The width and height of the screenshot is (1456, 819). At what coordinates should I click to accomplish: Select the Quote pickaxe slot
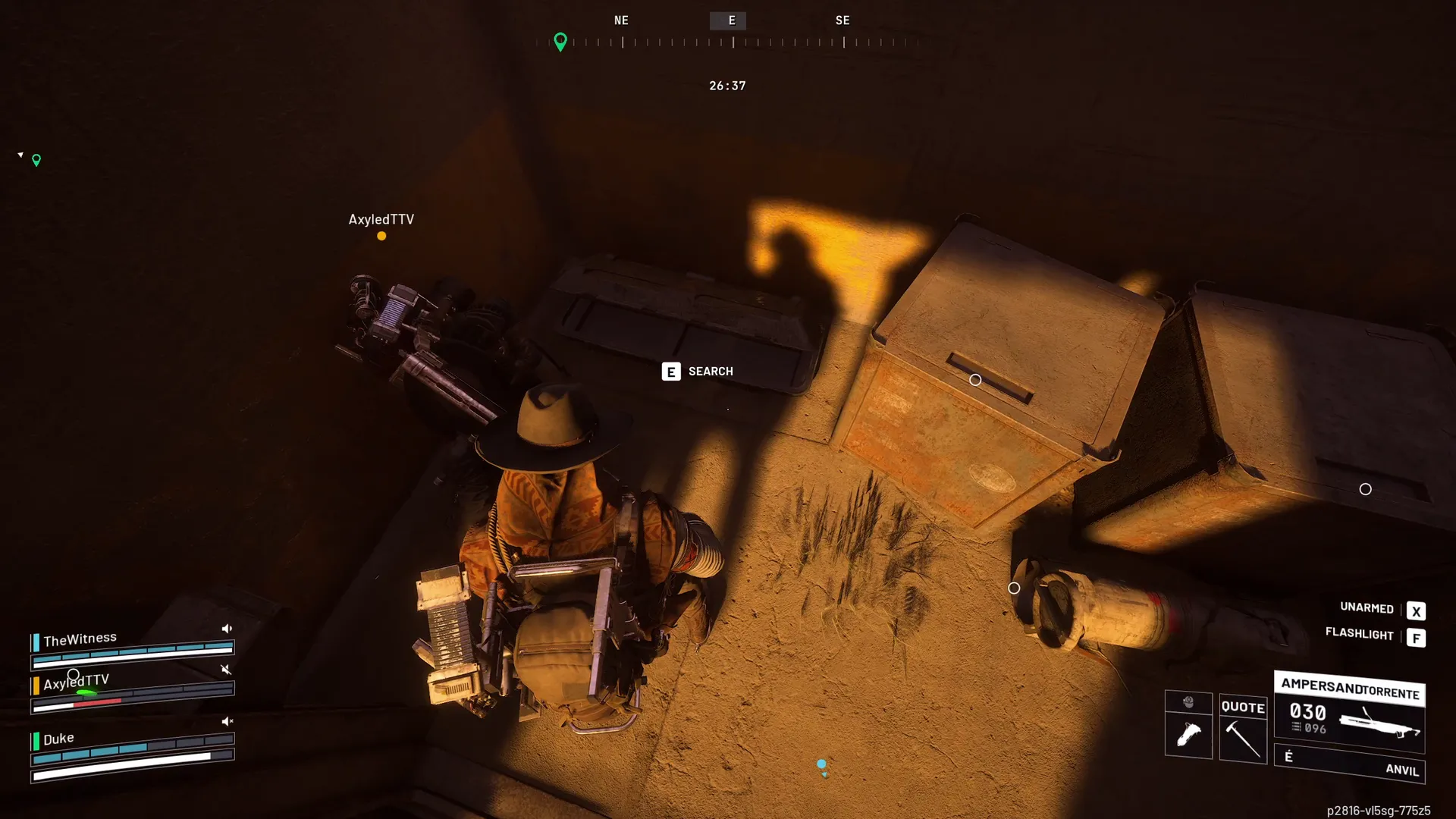pos(1243,729)
